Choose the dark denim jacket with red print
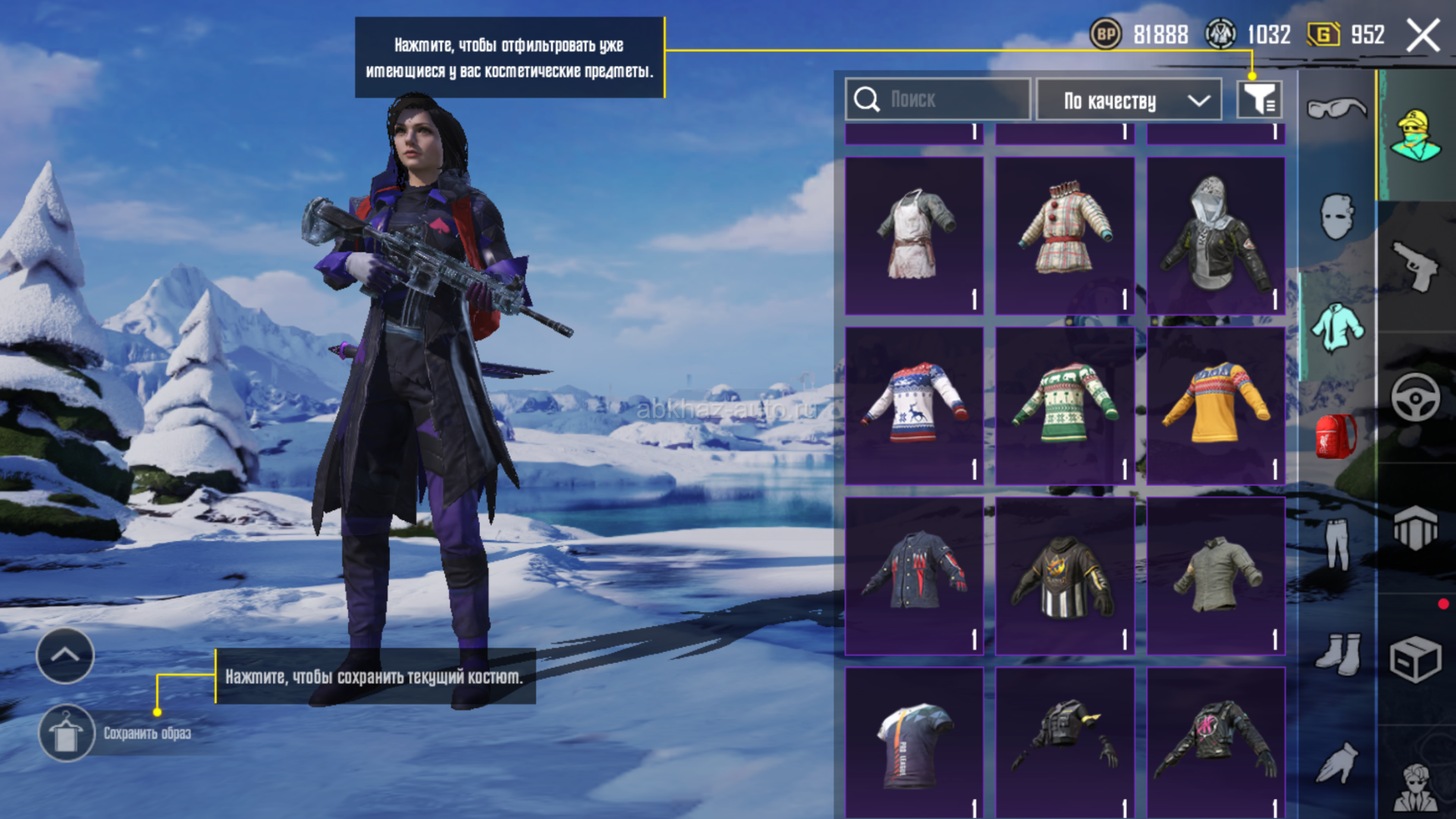 pos(914,576)
